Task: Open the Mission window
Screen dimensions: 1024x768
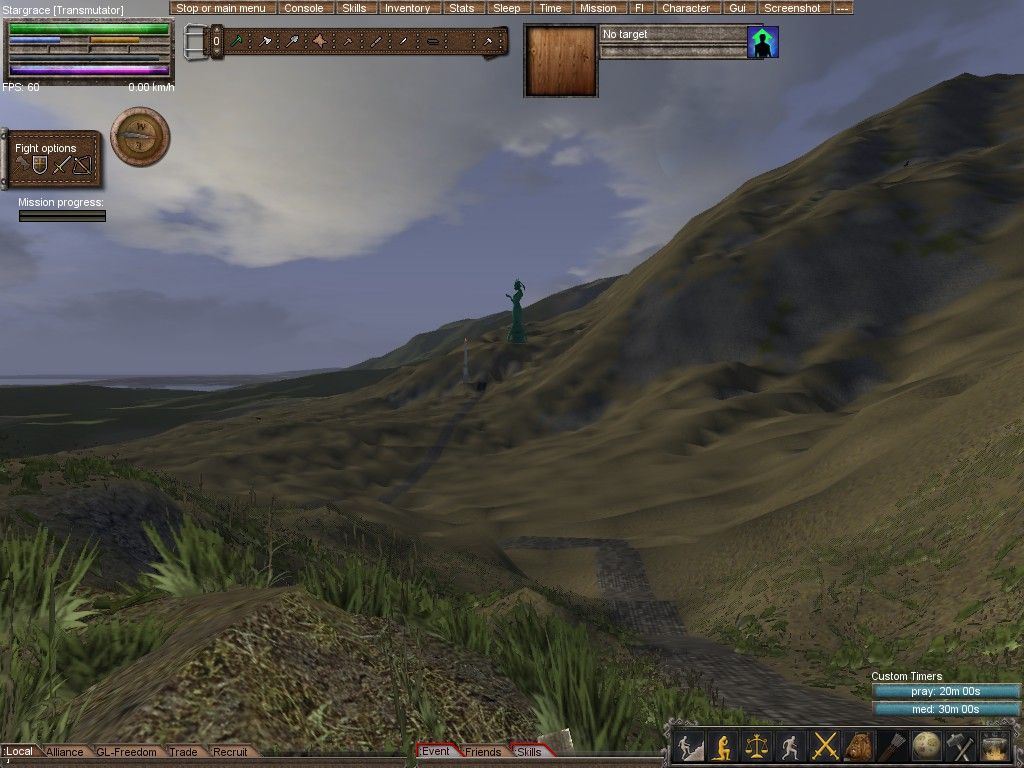Action: pyautogui.click(x=598, y=8)
